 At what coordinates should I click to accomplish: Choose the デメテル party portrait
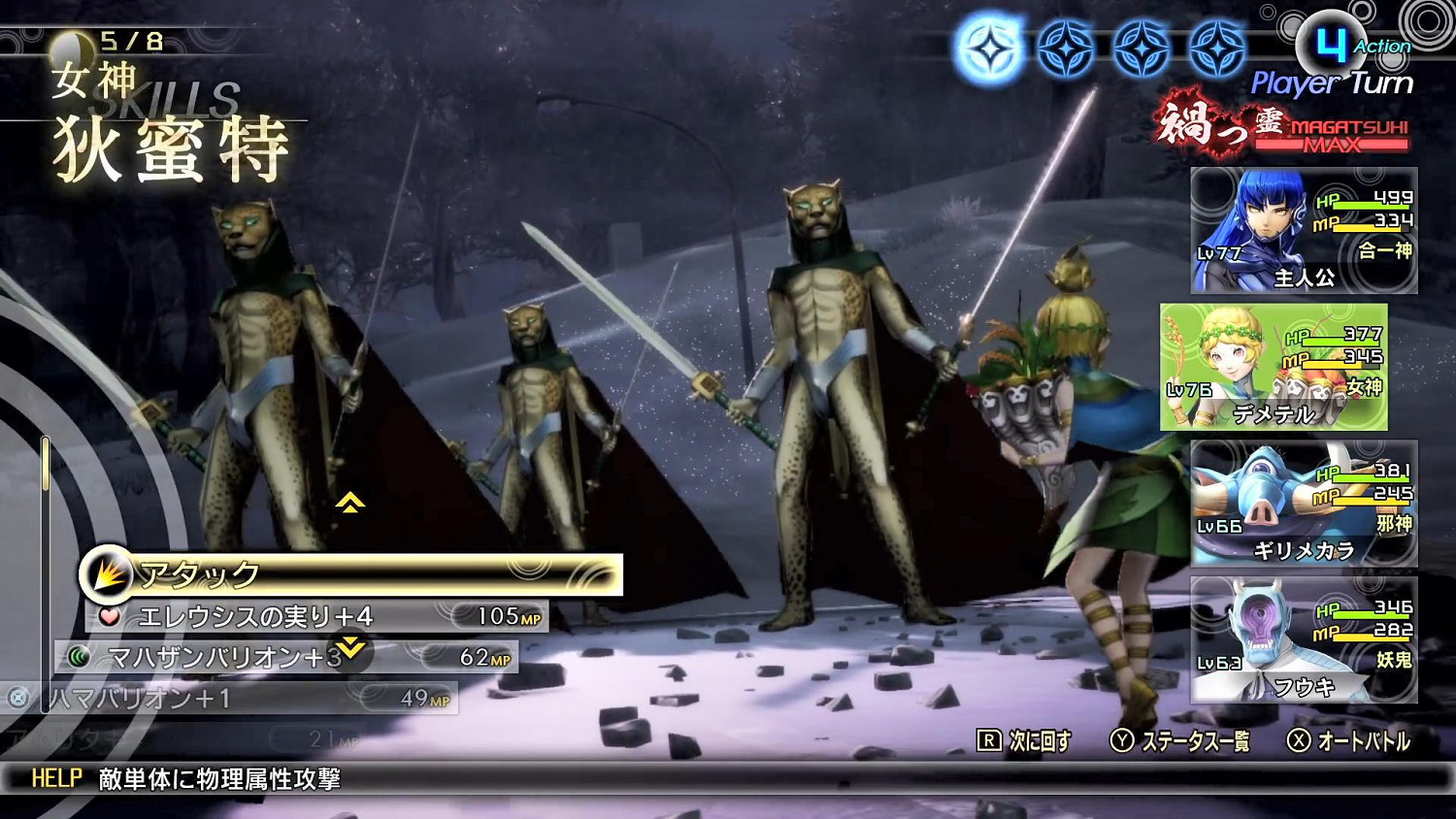click(x=1274, y=368)
